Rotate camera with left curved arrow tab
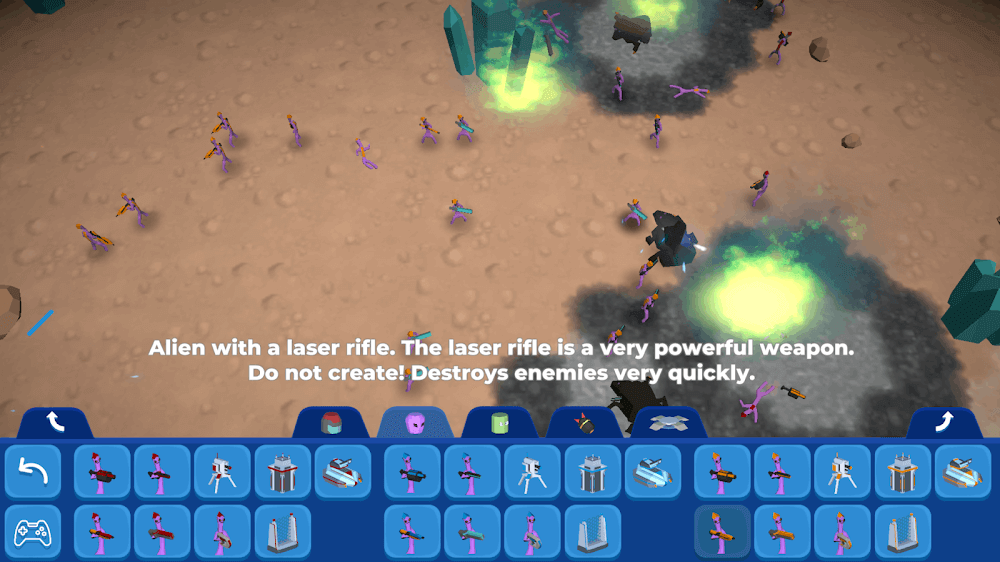This screenshot has width=1000, height=562. (55, 423)
